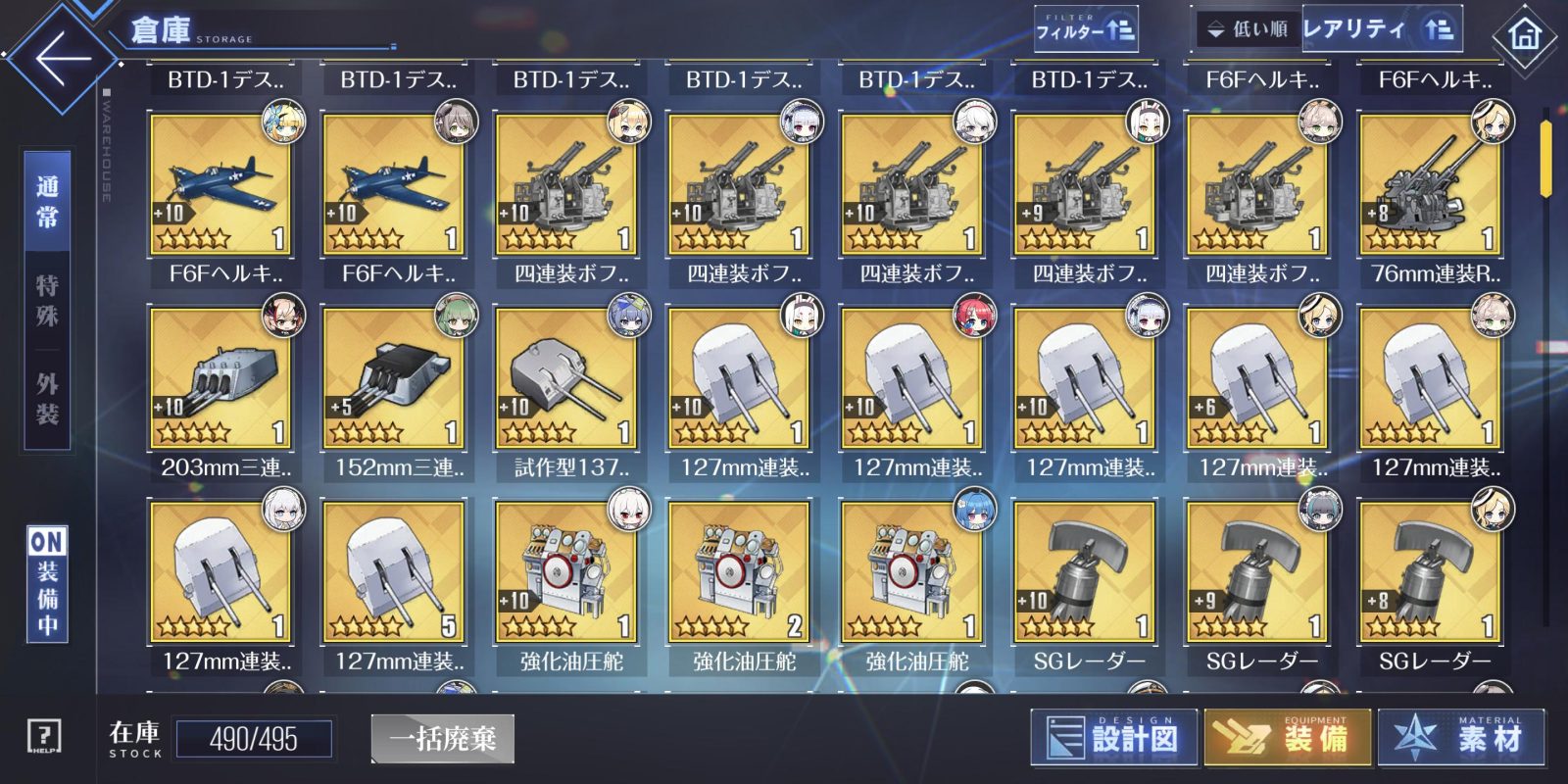The width and height of the screenshot is (1568, 784).
Task: Select the 203mm三連 gun item
Action: coord(220,378)
